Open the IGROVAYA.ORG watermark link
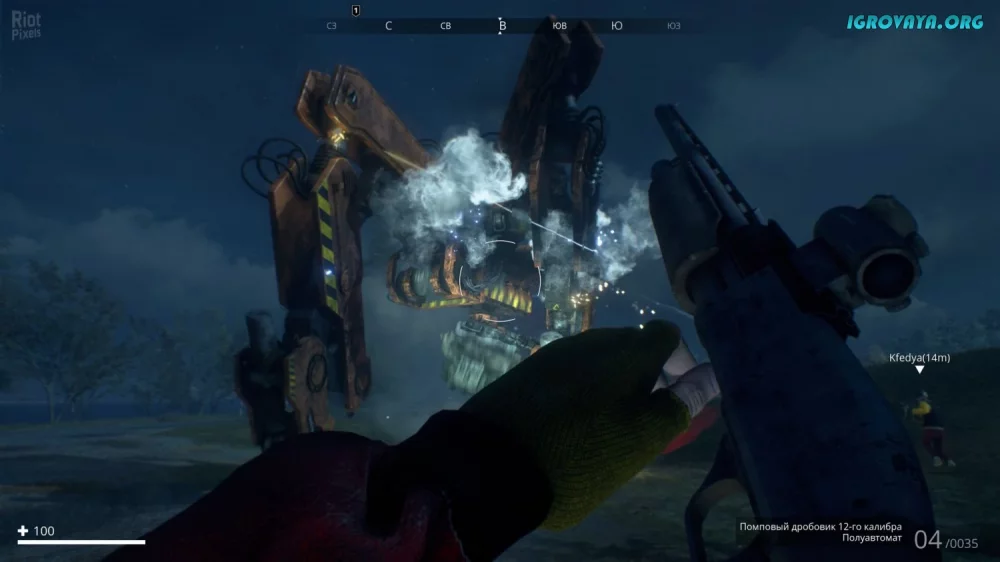1000x562 pixels. tap(915, 22)
